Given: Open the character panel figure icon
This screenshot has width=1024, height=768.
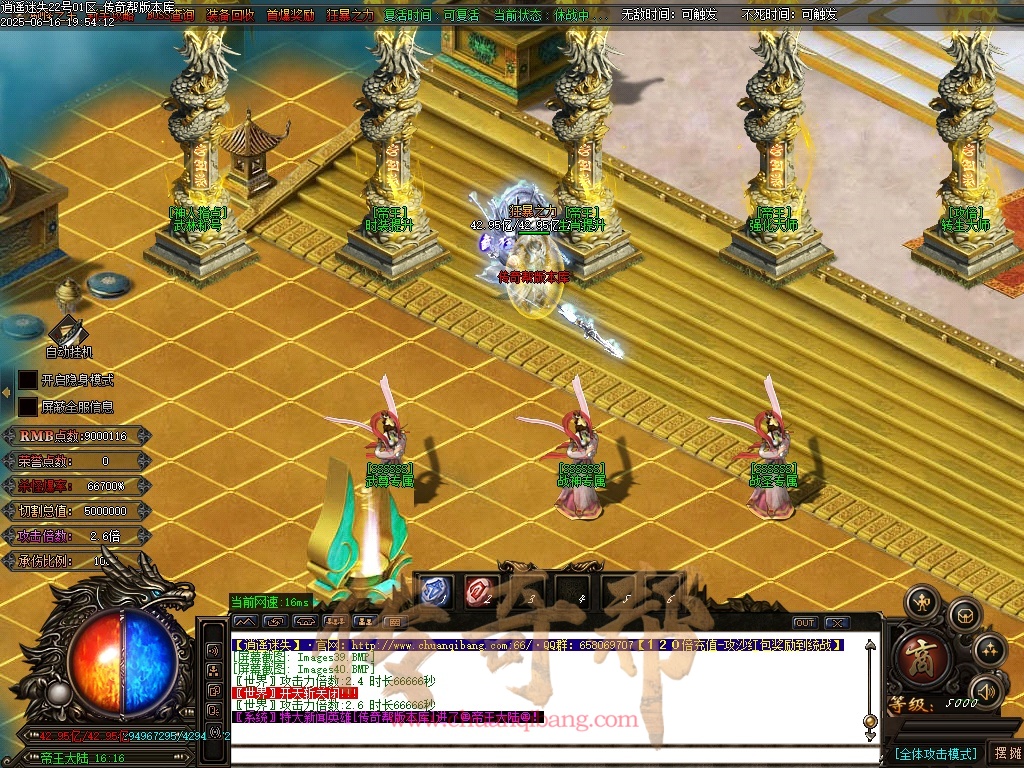Looking at the screenshot, I should click(x=921, y=601).
